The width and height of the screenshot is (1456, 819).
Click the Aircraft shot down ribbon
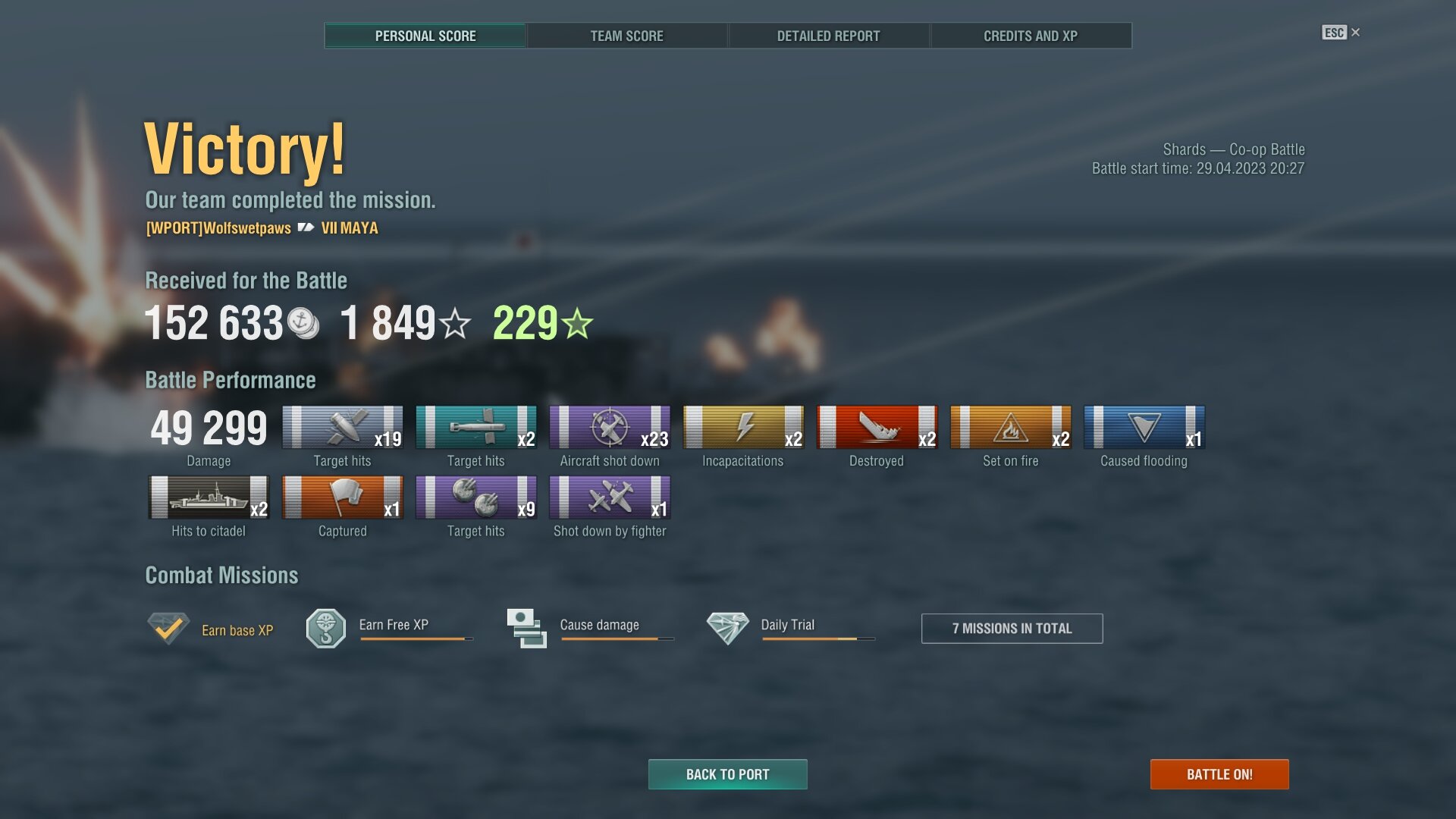(x=610, y=428)
